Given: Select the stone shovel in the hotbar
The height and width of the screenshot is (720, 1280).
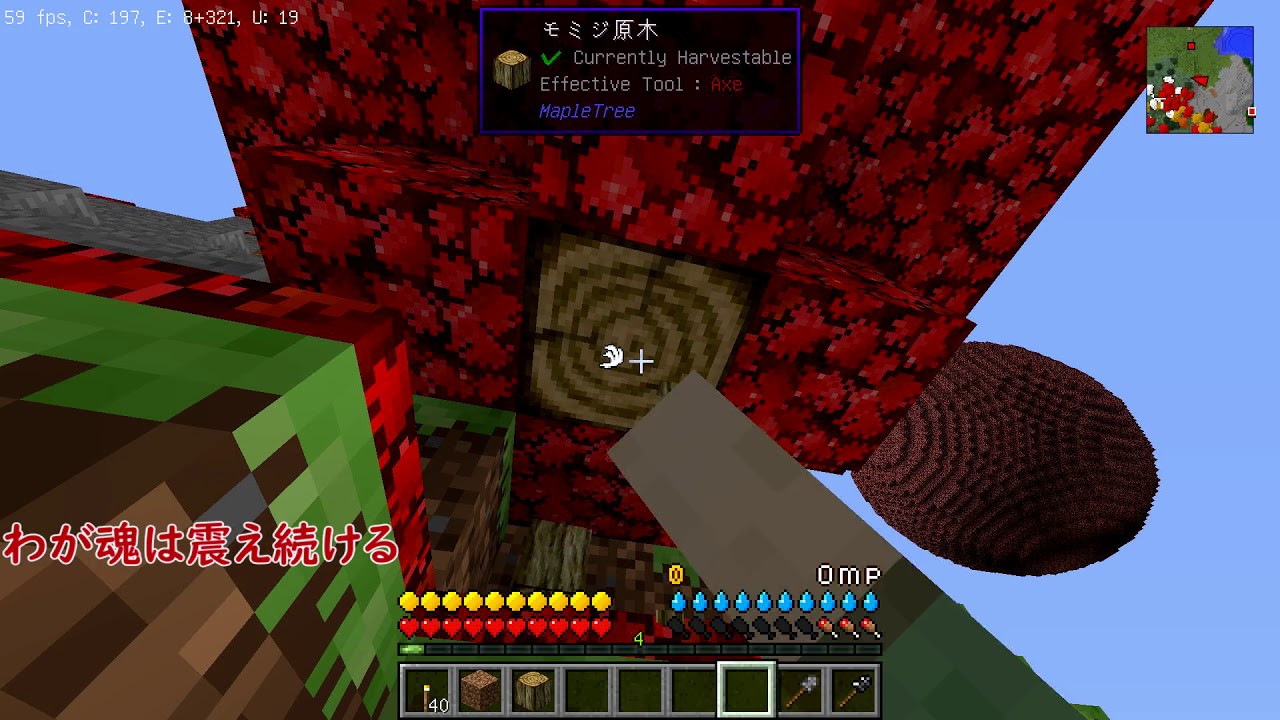Looking at the screenshot, I should (797, 688).
